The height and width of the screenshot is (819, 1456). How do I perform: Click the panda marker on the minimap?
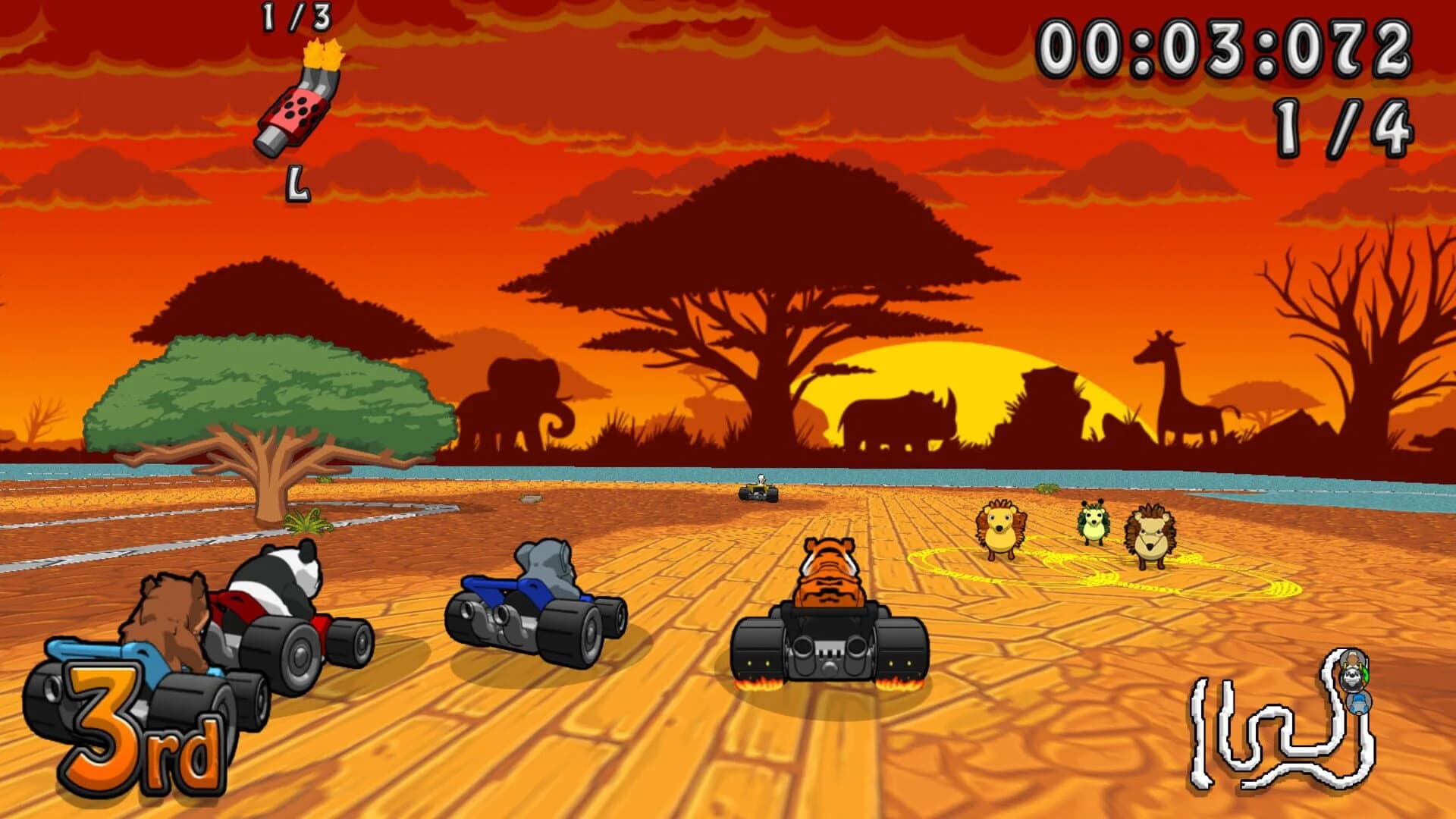pos(1351,679)
